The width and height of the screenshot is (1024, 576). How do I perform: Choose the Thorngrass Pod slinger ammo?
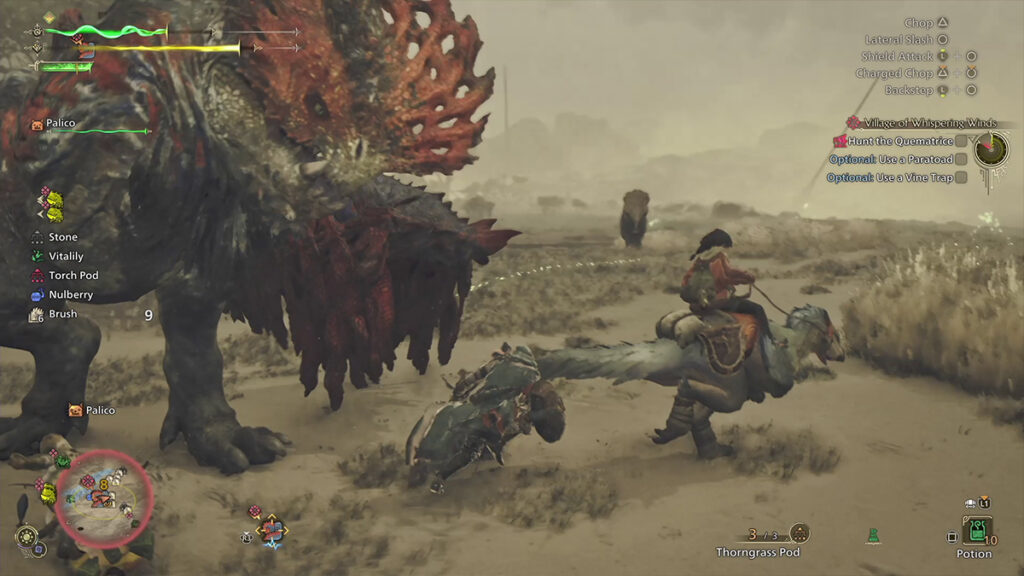(x=798, y=534)
